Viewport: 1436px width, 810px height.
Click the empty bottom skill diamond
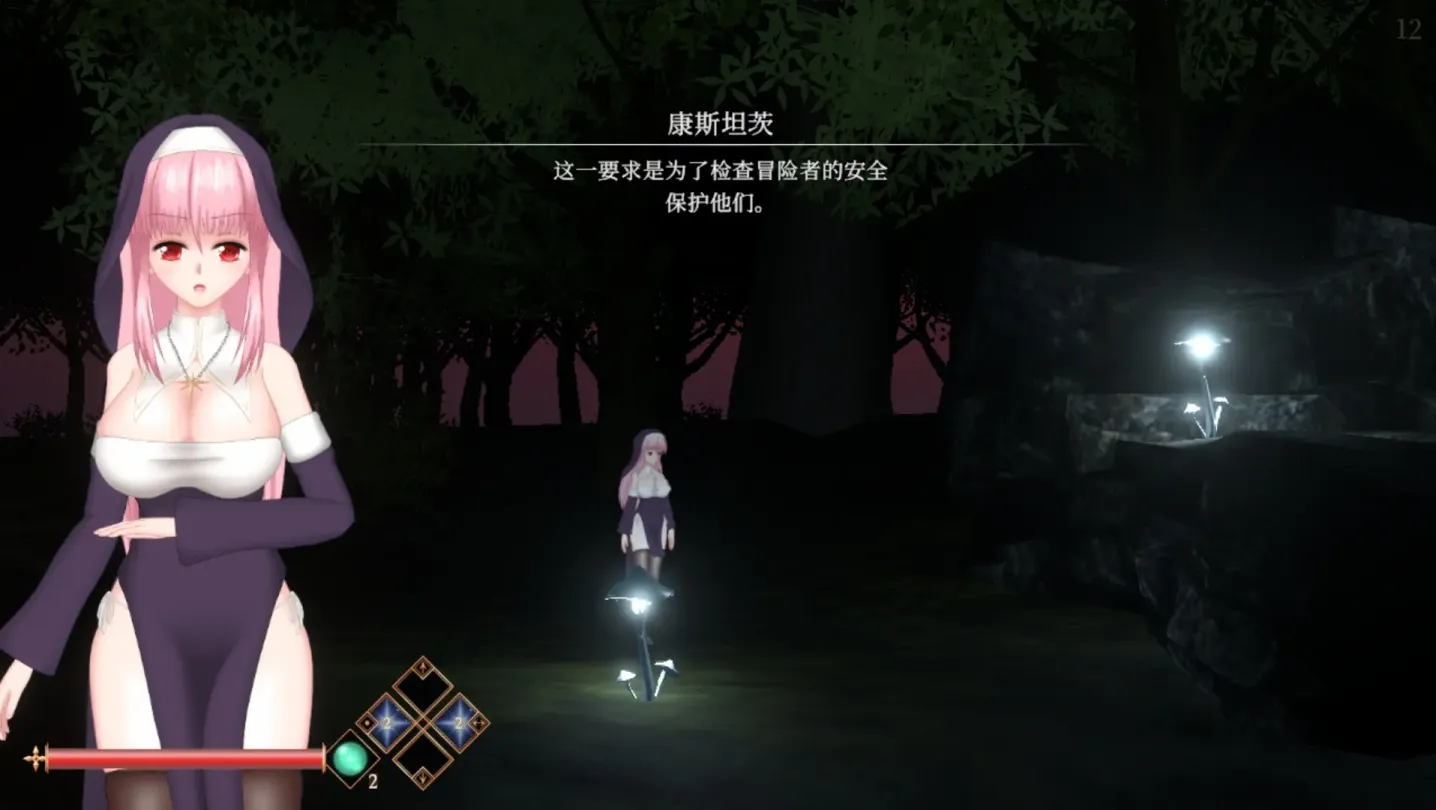point(422,757)
